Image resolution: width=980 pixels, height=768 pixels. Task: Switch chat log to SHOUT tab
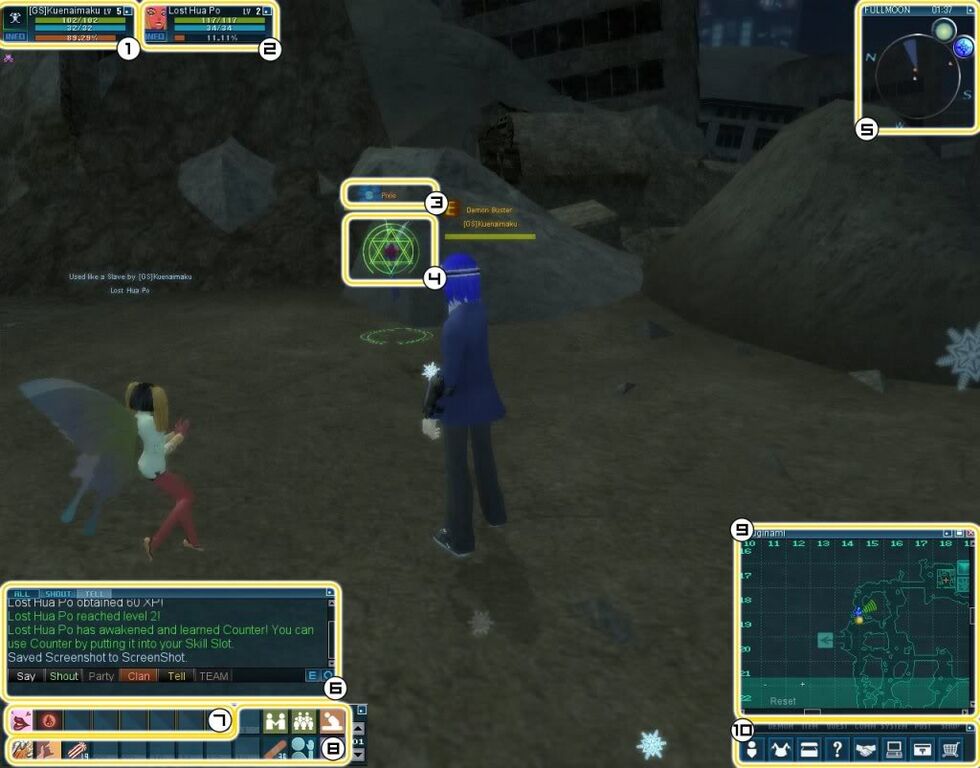coord(59,593)
